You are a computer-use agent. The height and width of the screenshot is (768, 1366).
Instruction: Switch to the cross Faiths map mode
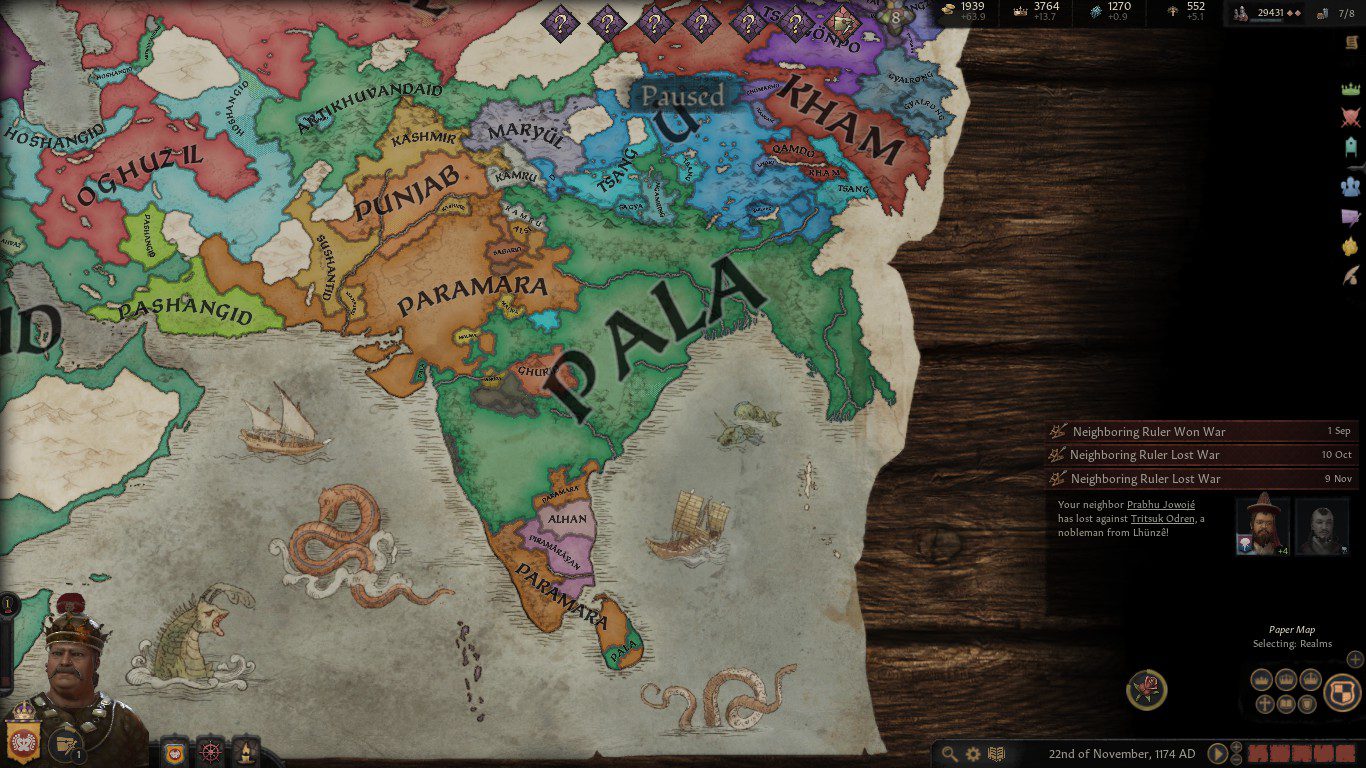1265,704
